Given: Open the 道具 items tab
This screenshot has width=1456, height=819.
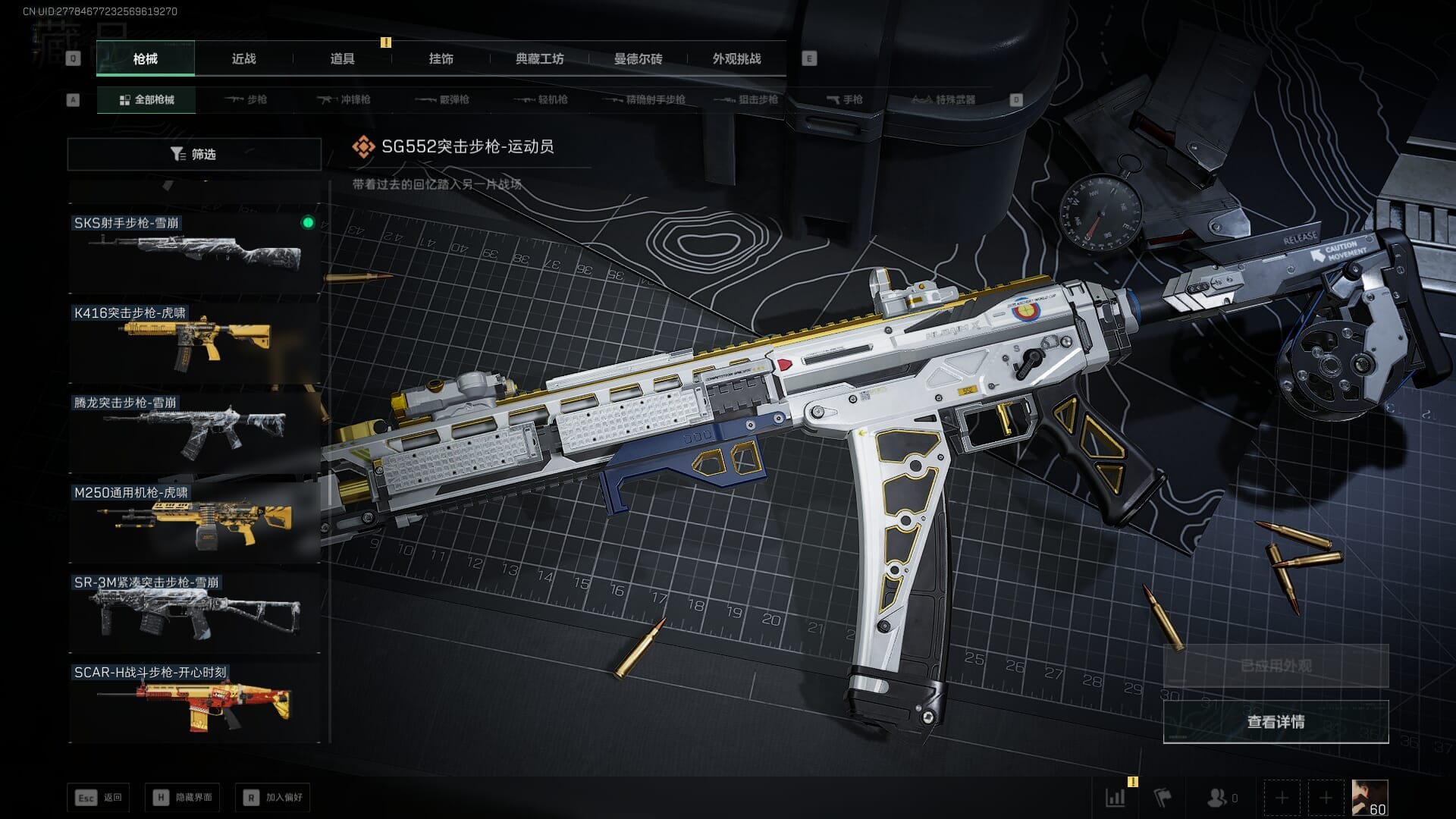Looking at the screenshot, I should (342, 58).
